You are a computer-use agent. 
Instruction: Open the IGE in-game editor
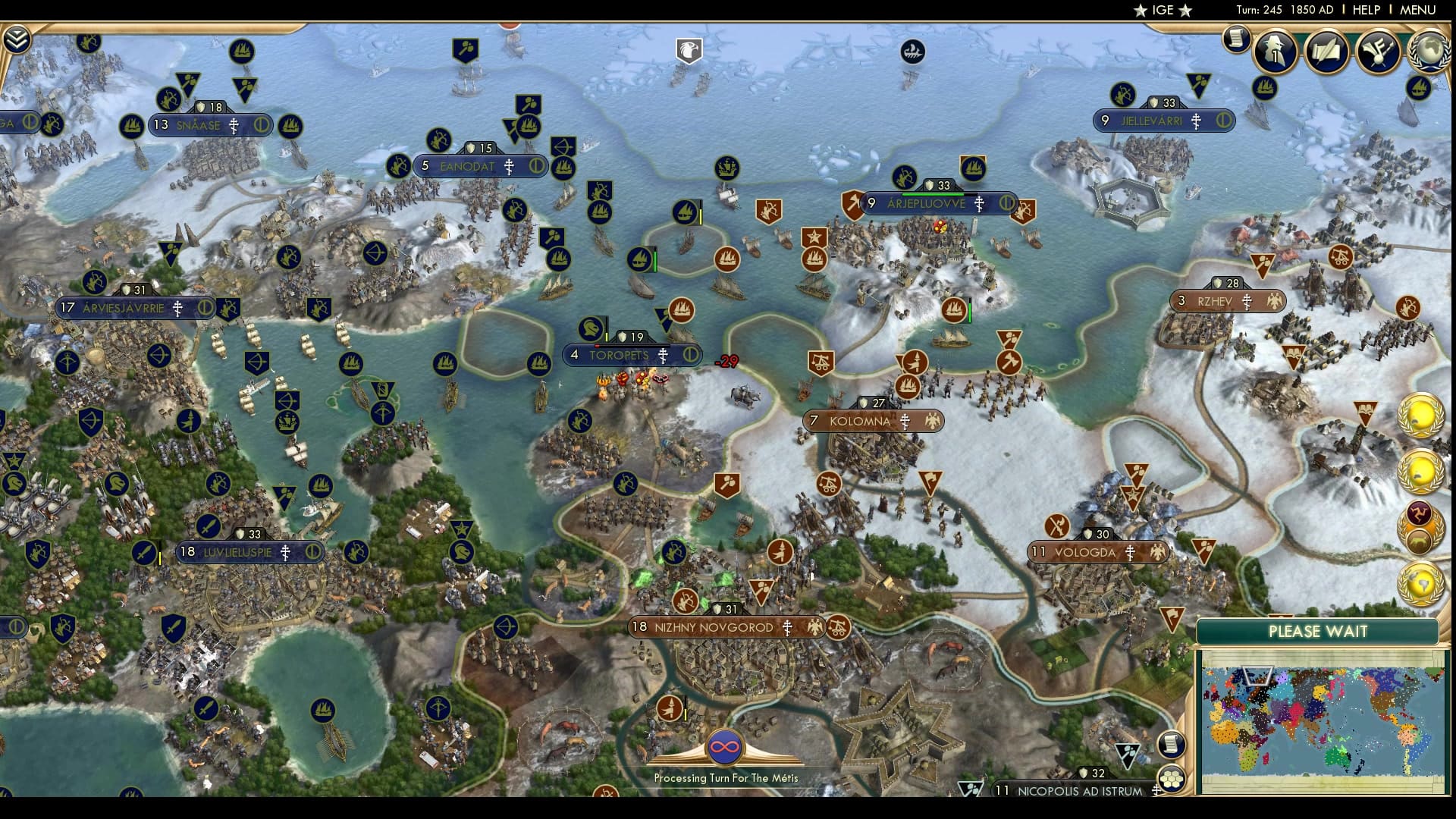pyautogui.click(x=1163, y=10)
